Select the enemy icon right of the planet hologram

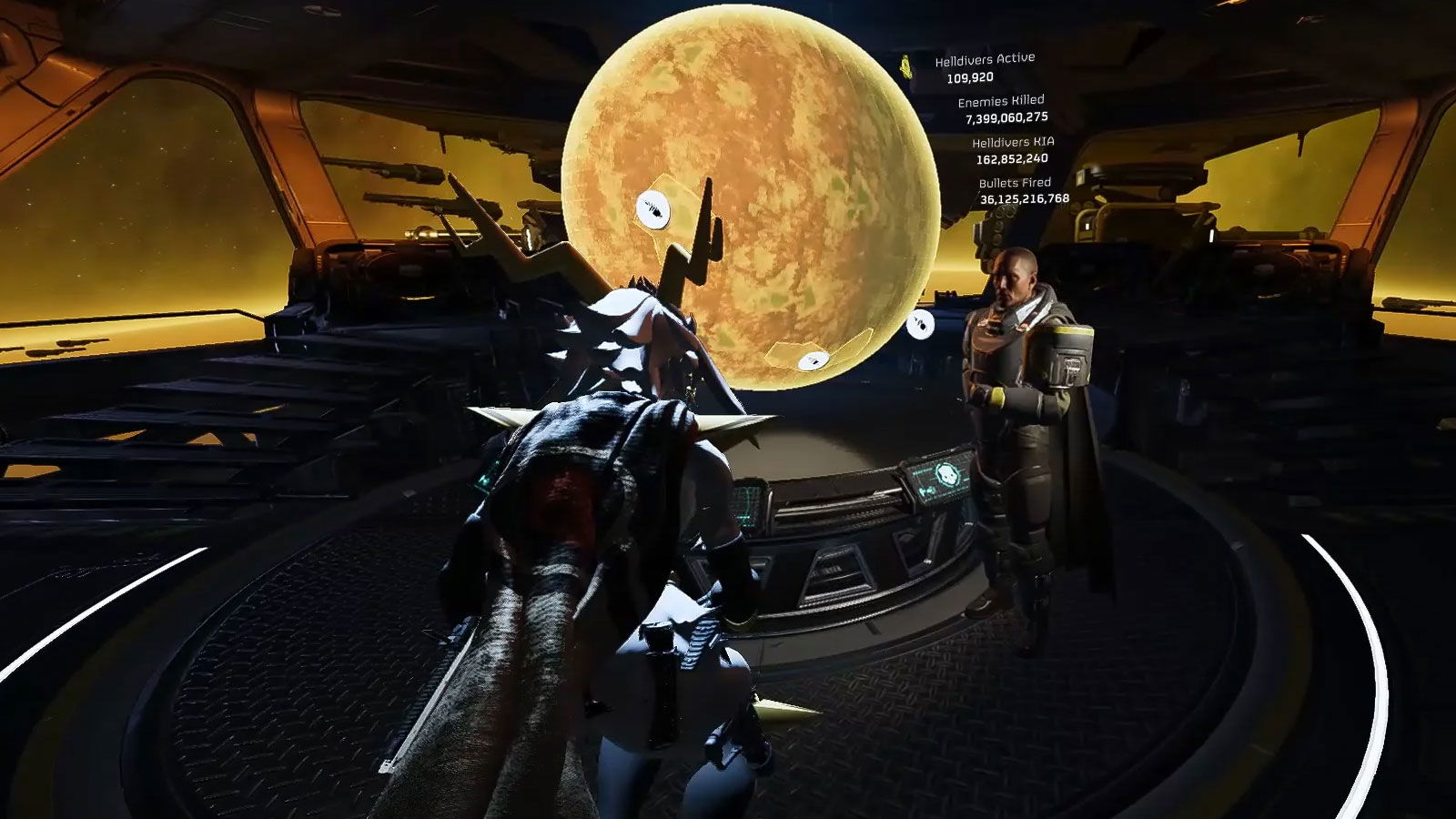point(921,325)
